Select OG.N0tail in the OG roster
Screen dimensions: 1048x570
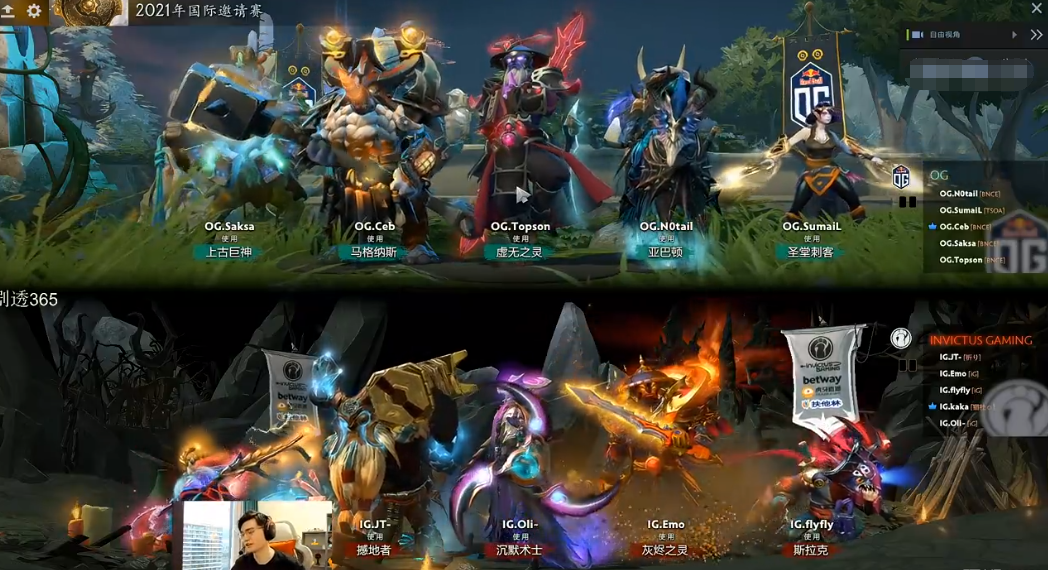pos(962,193)
